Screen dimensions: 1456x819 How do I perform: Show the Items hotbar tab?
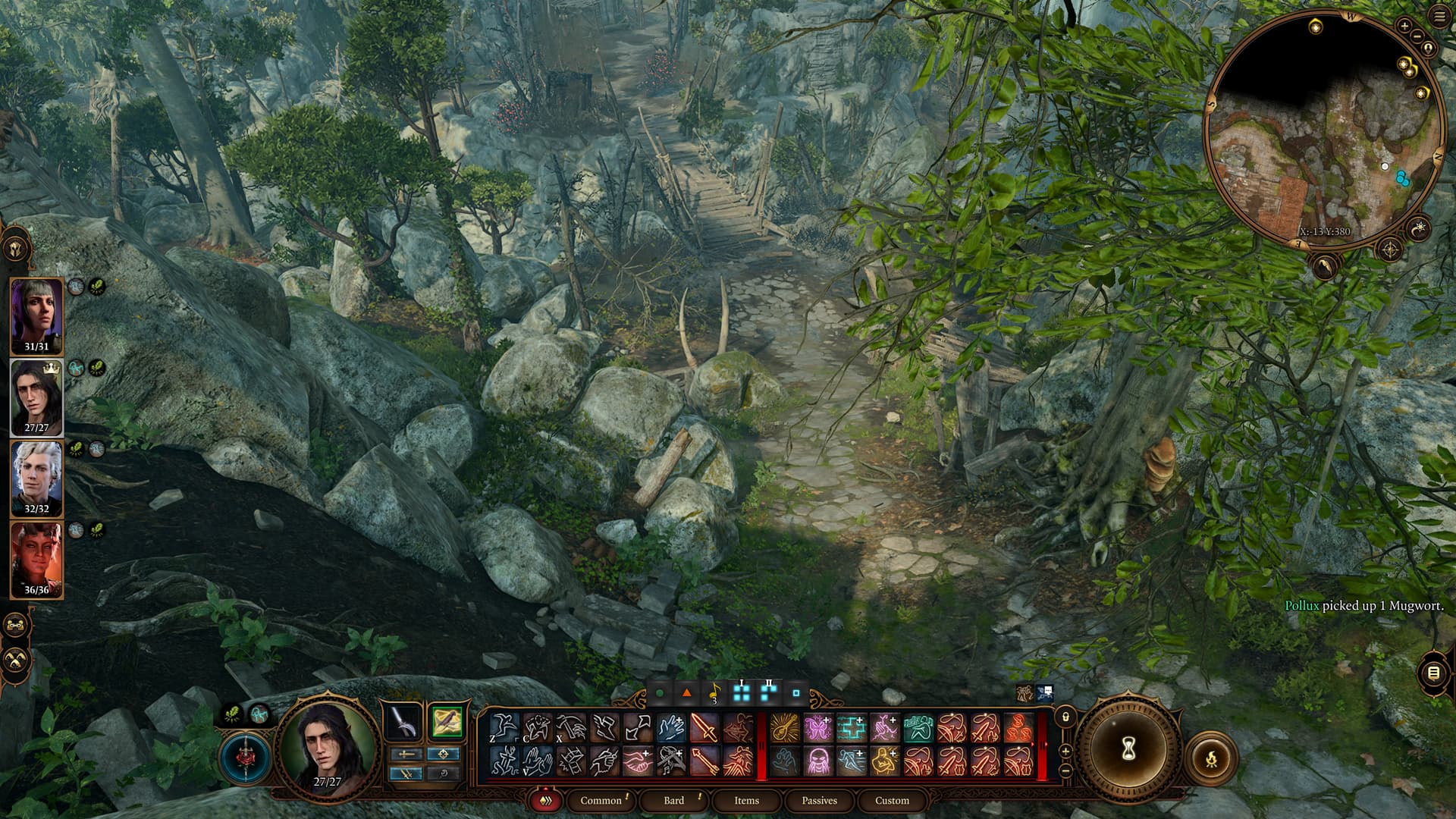click(746, 800)
